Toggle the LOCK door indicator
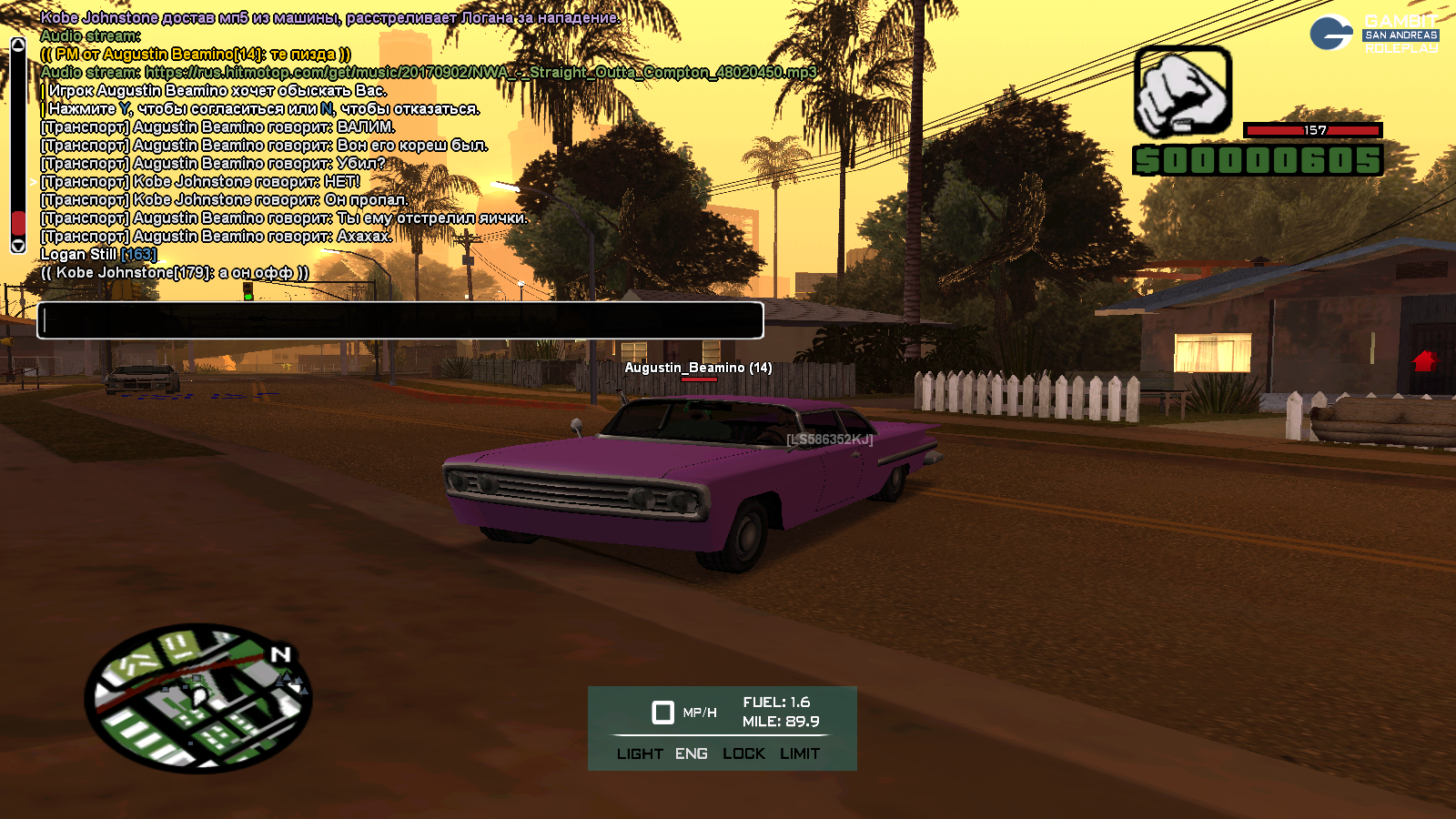Image resolution: width=1456 pixels, height=819 pixels. click(x=743, y=753)
